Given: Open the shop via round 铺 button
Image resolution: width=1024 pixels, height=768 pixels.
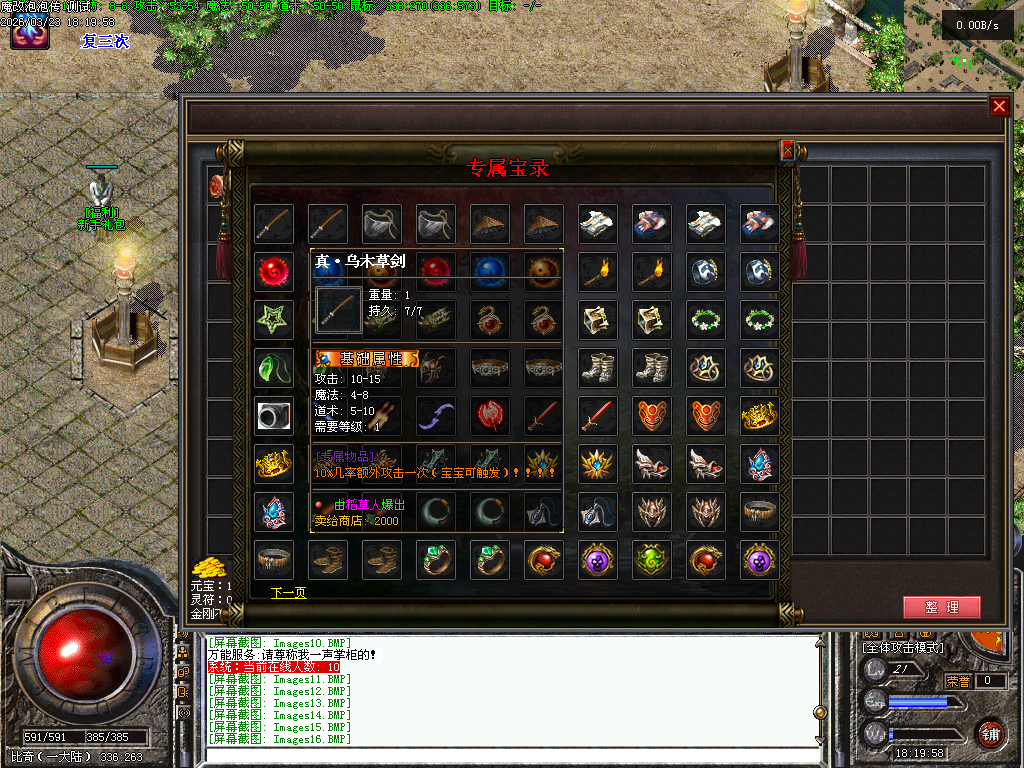Looking at the screenshot, I should tap(990, 731).
